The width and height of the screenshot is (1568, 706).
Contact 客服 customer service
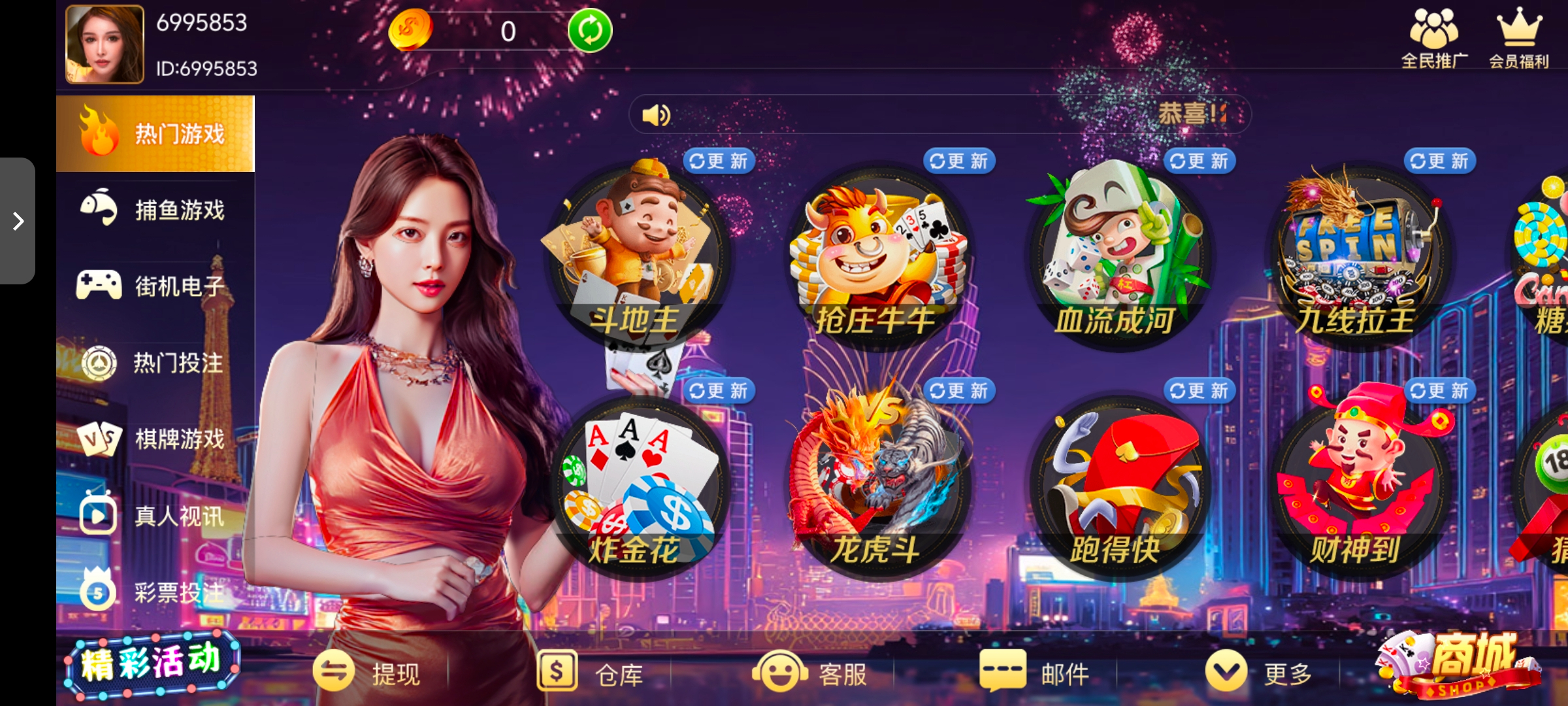[x=811, y=673]
